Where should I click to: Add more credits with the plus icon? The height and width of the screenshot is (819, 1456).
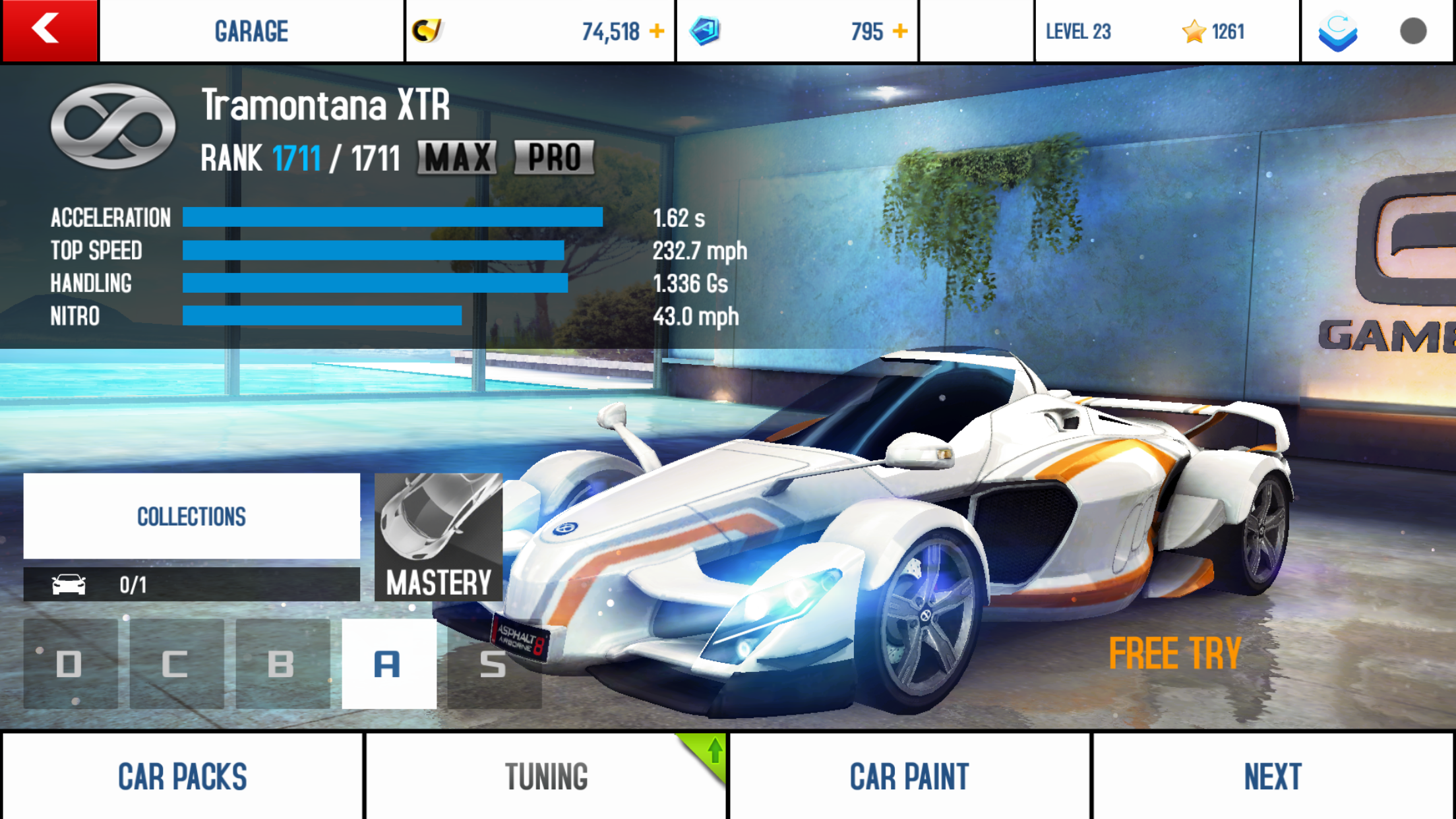657,31
